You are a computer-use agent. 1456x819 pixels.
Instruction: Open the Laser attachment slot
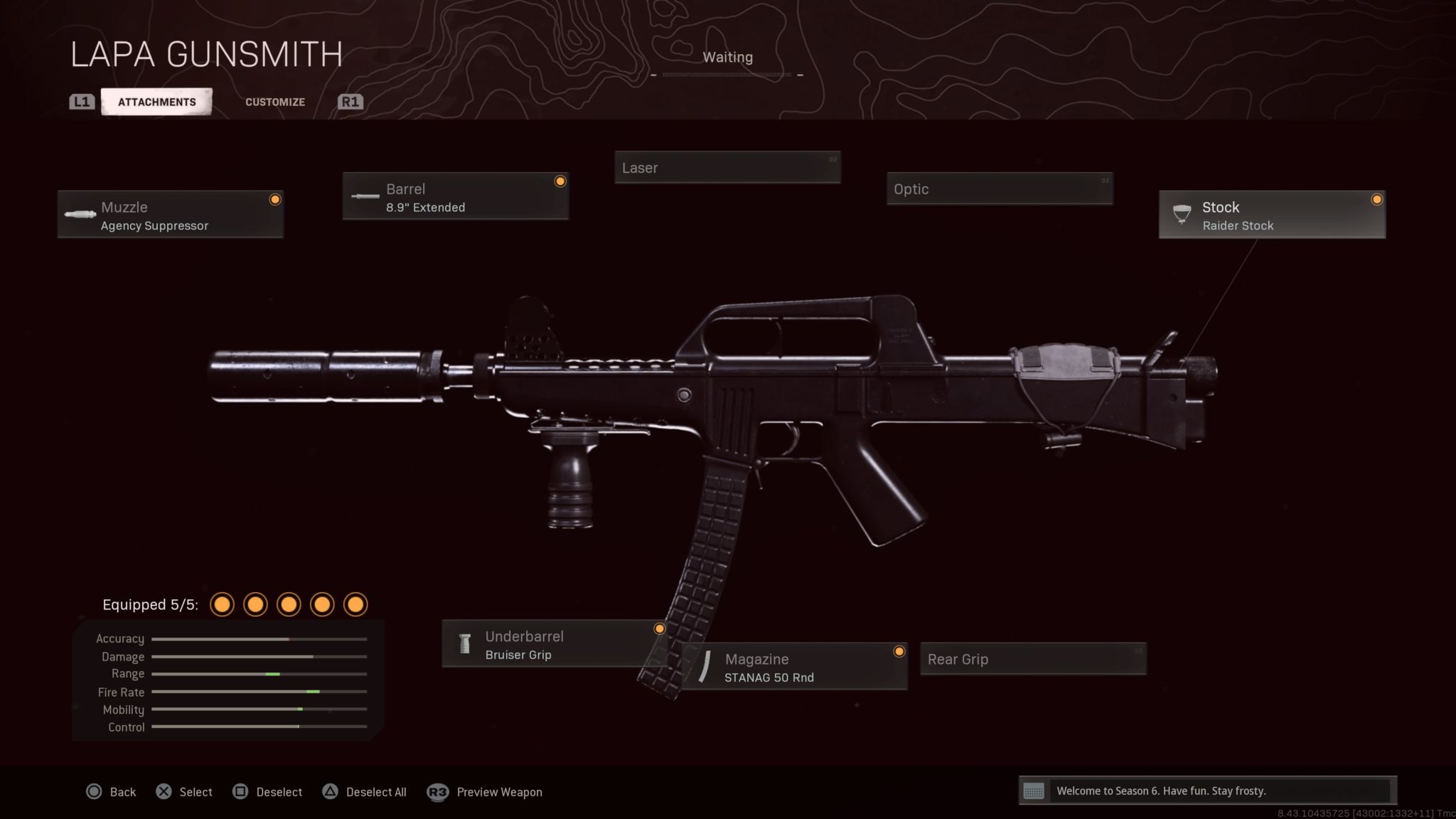(727, 167)
